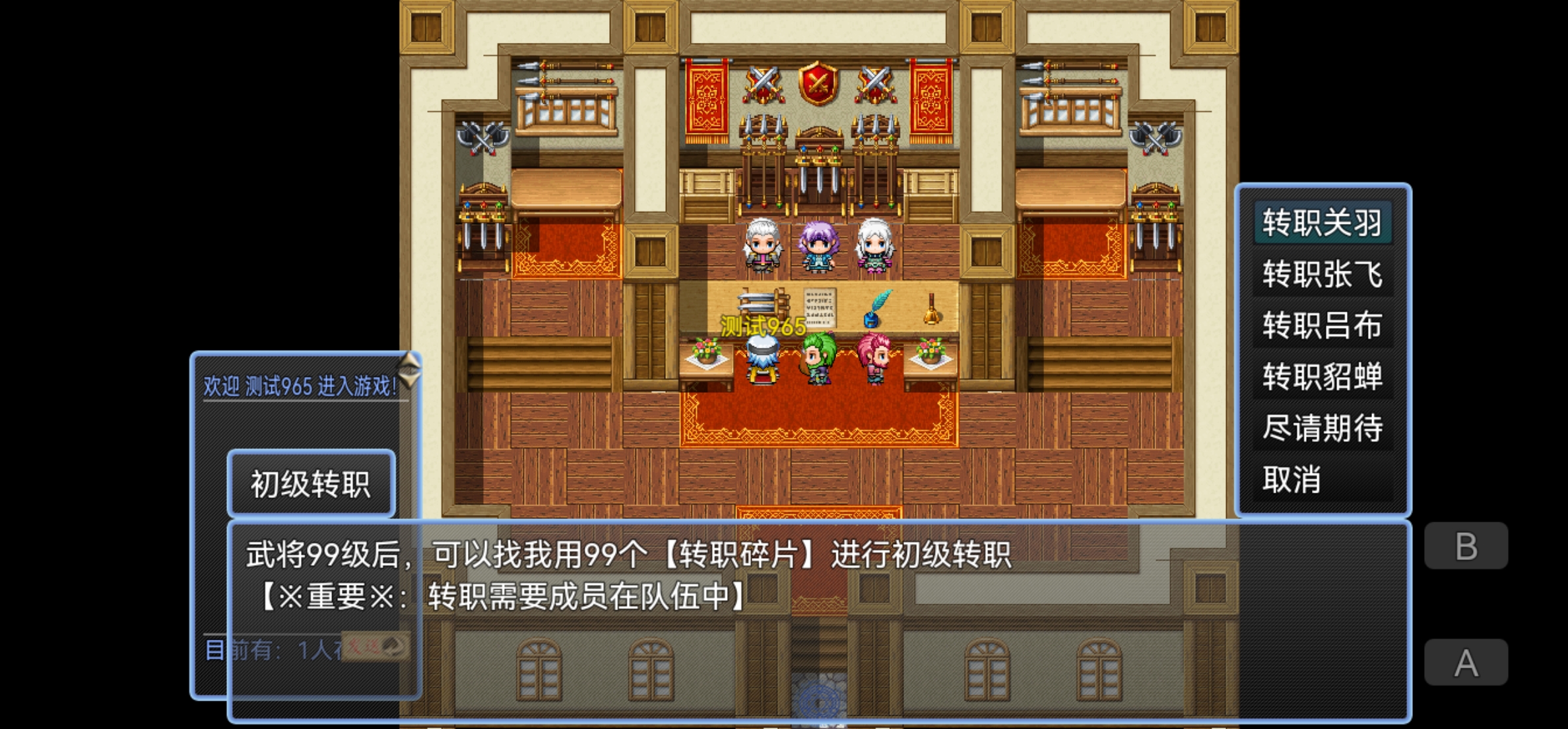Viewport: 1568px width, 729px height.
Task: Click the 尽请期待 placeholder option
Action: 1323,428
